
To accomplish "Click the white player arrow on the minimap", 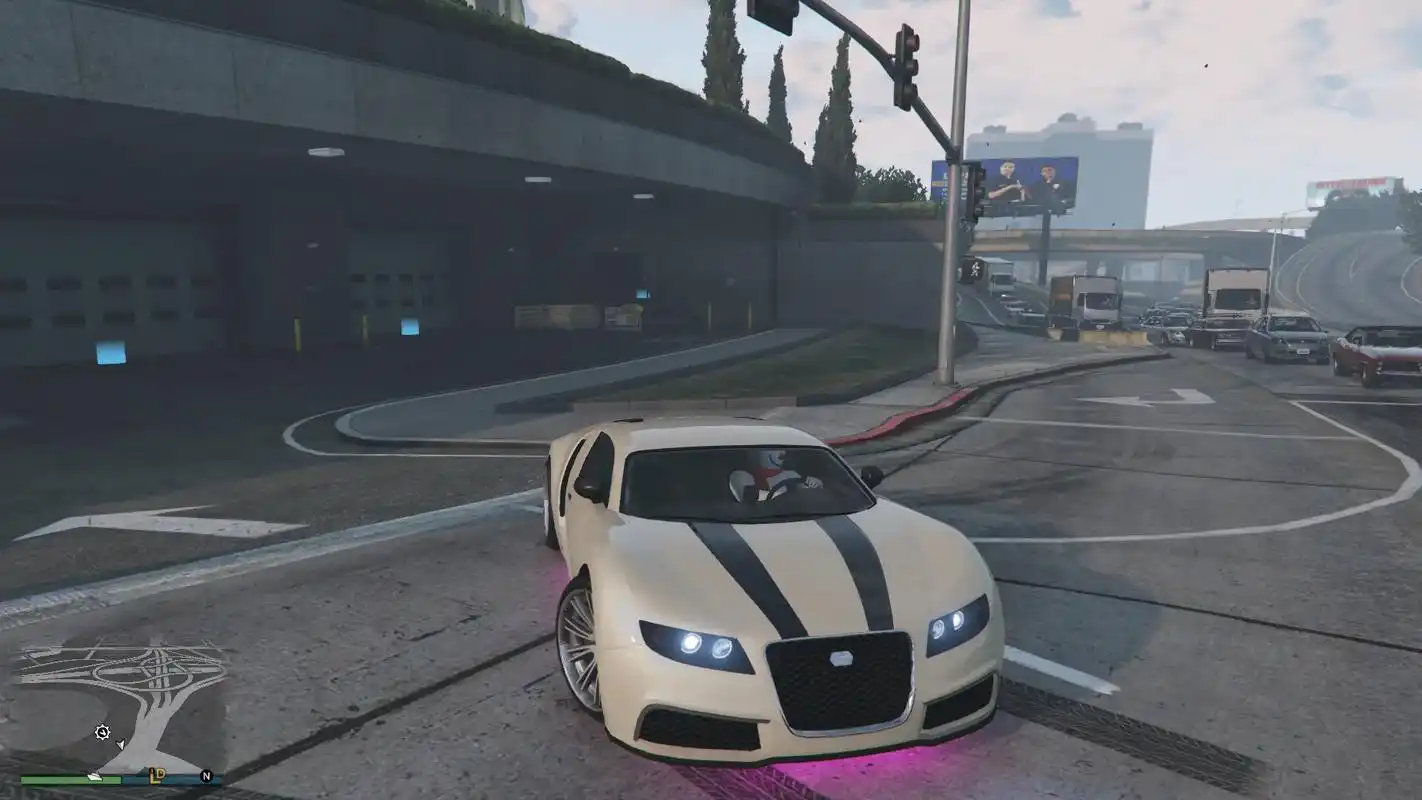I will point(120,744).
